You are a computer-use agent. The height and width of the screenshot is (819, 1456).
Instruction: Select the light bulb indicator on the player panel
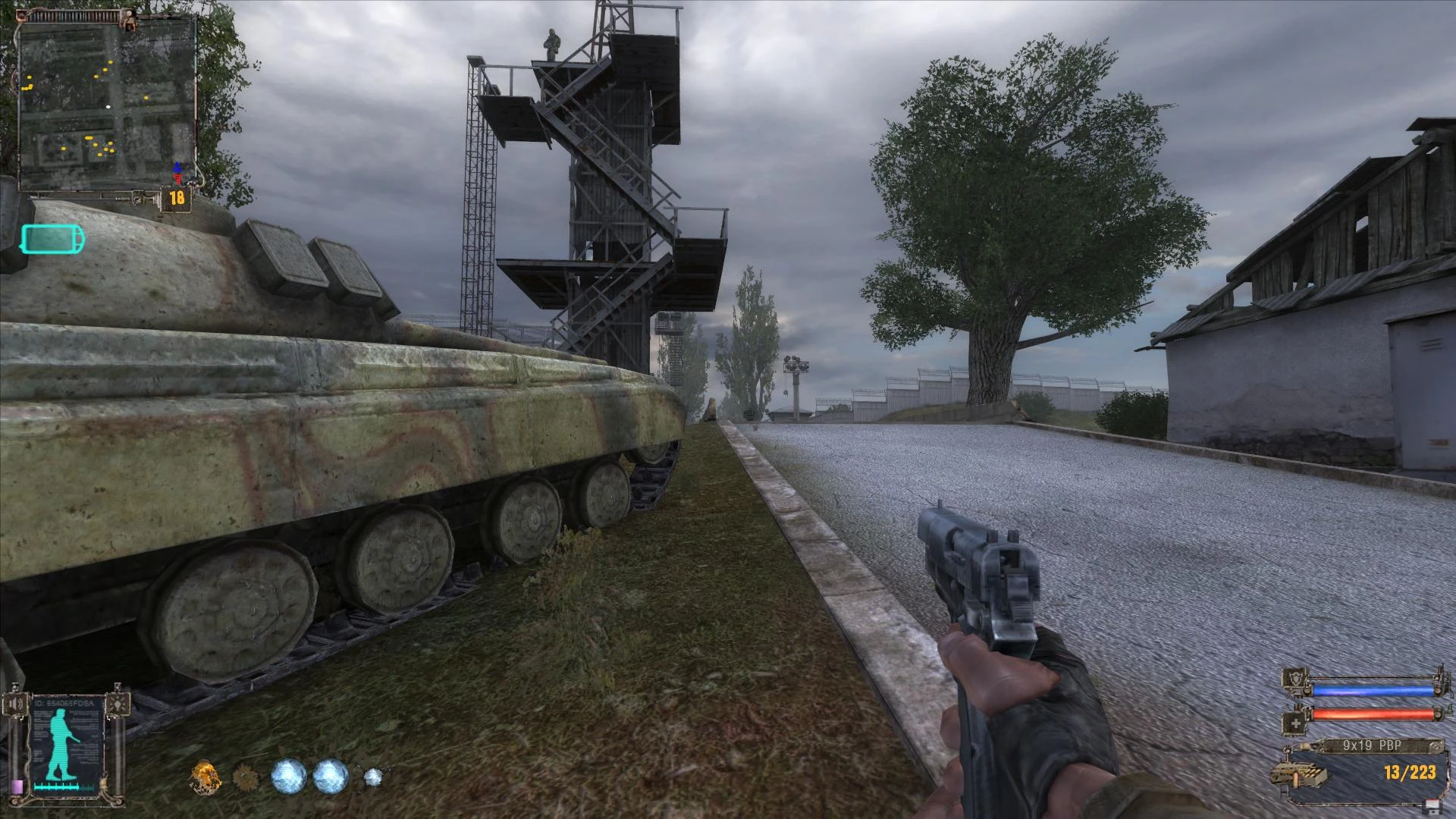[118, 704]
